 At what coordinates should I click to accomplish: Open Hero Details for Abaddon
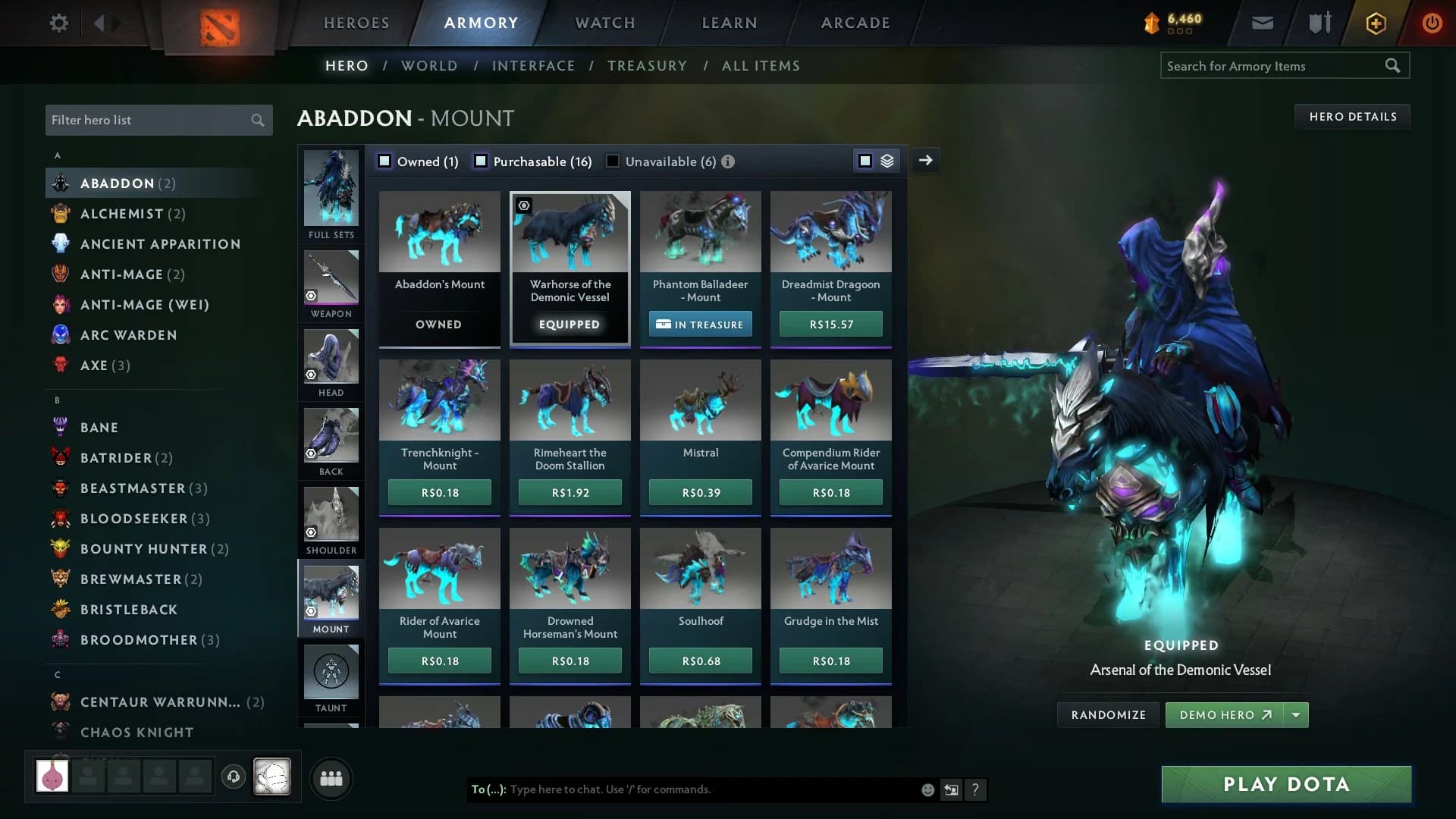click(x=1352, y=117)
